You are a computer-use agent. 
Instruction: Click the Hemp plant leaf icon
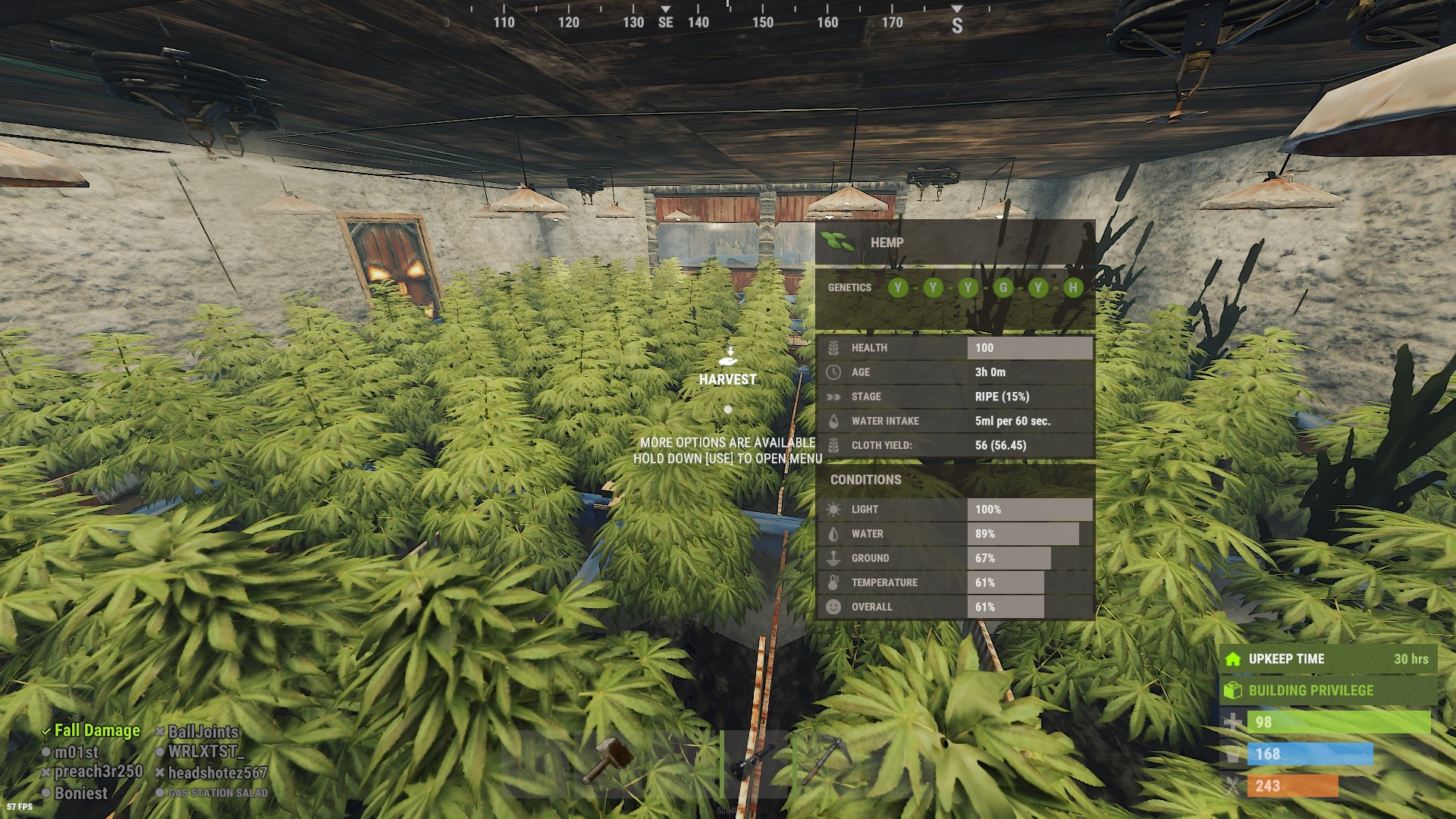[x=837, y=240]
